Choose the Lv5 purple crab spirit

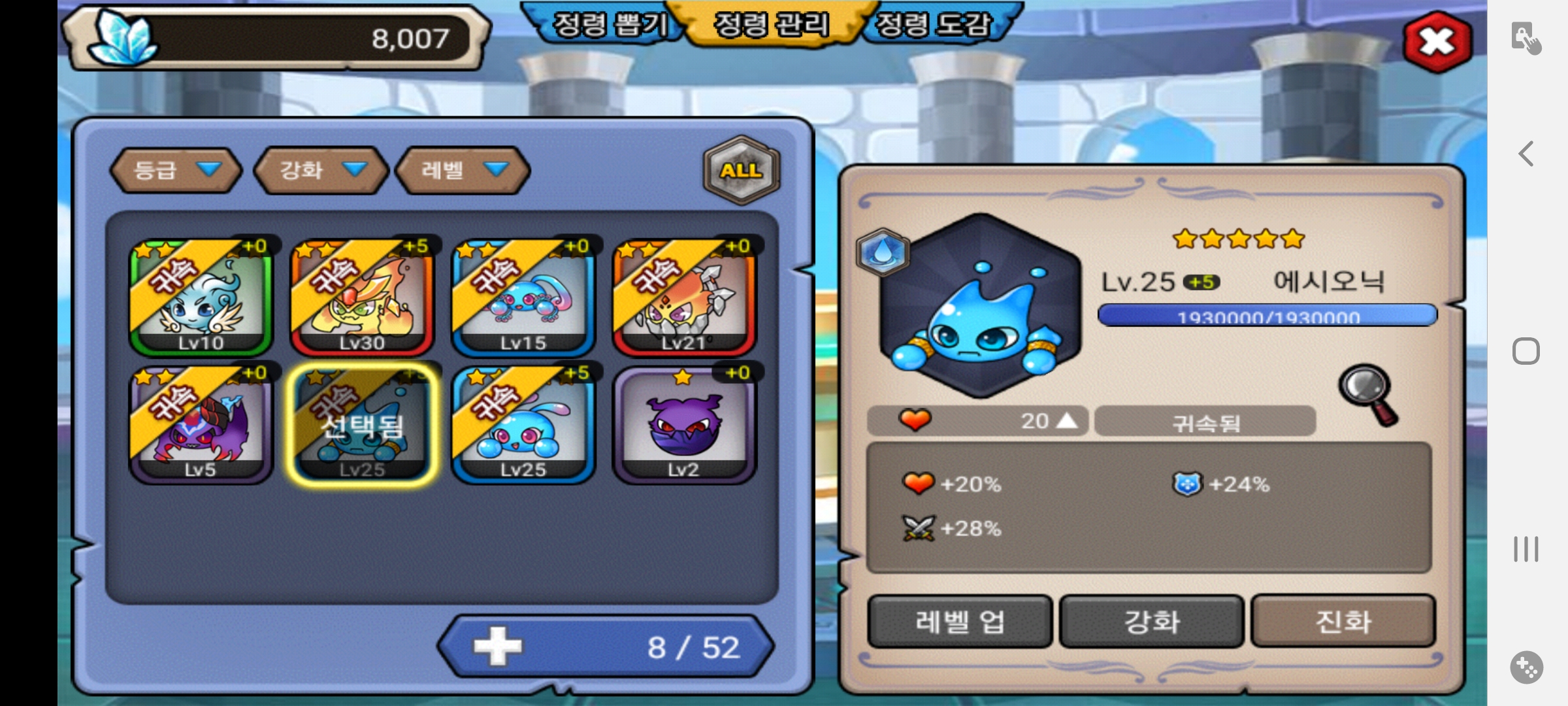(201, 424)
